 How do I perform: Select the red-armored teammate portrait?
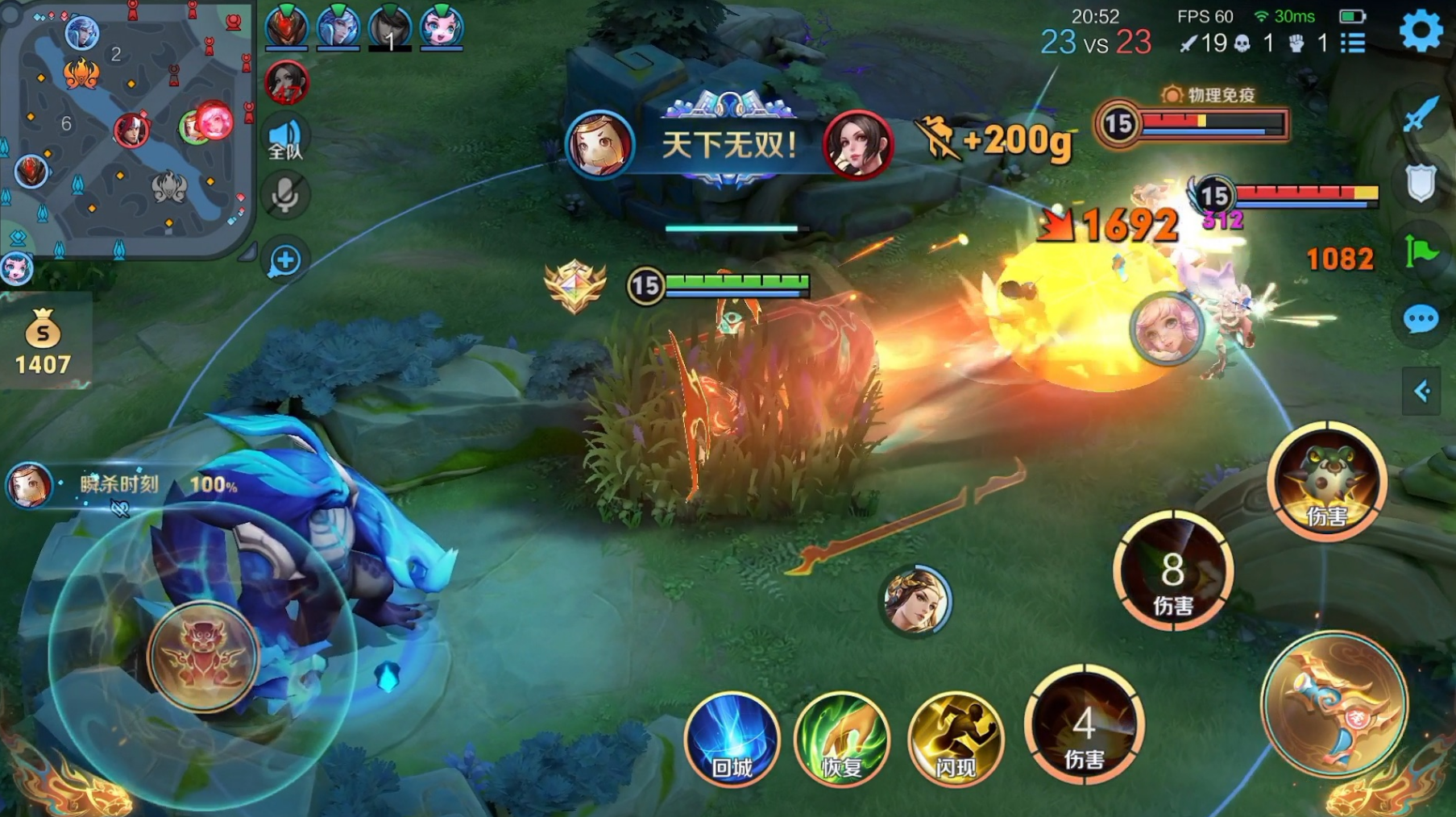(x=286, y=27)
